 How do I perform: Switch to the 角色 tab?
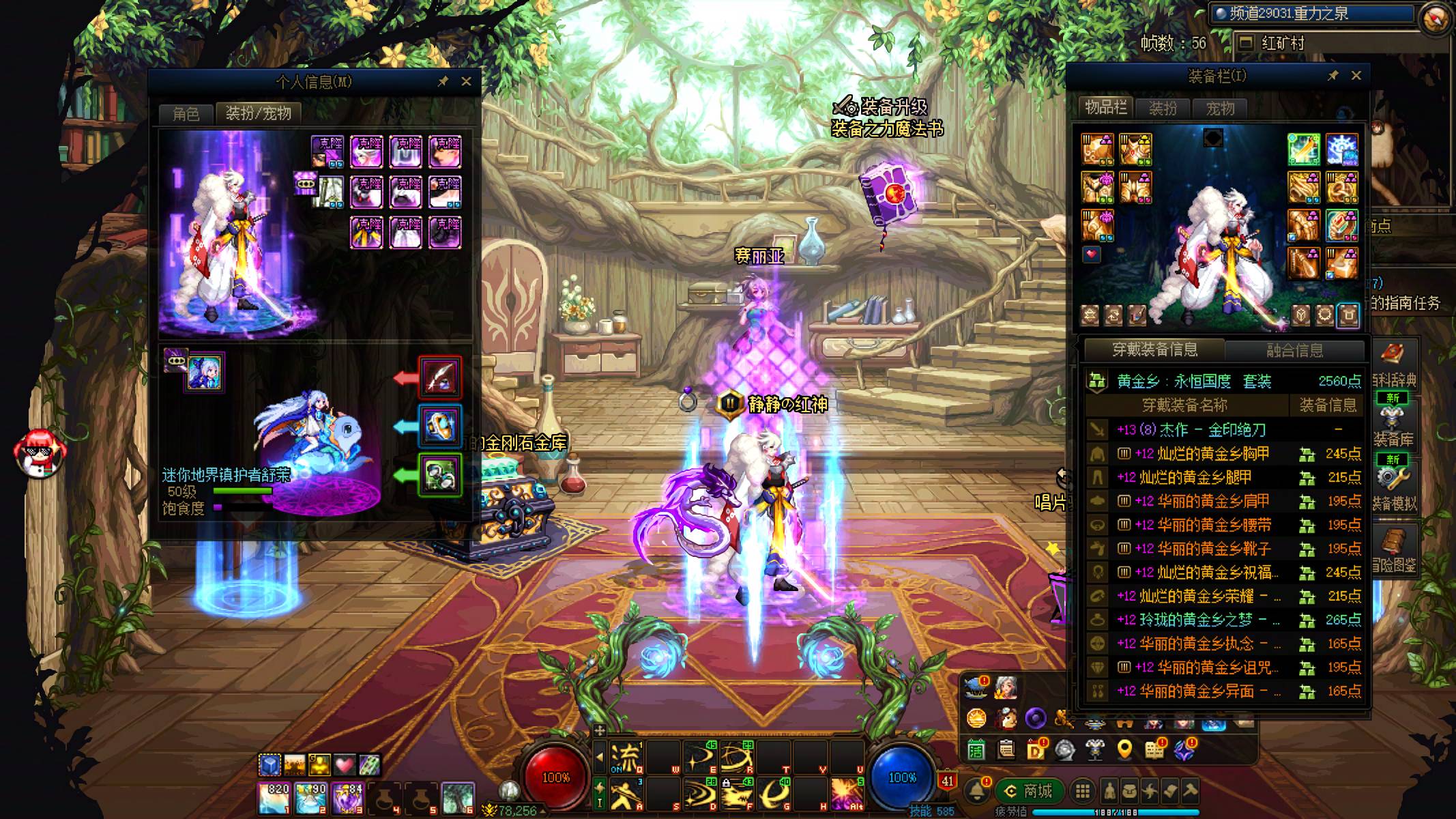(186, 113)
